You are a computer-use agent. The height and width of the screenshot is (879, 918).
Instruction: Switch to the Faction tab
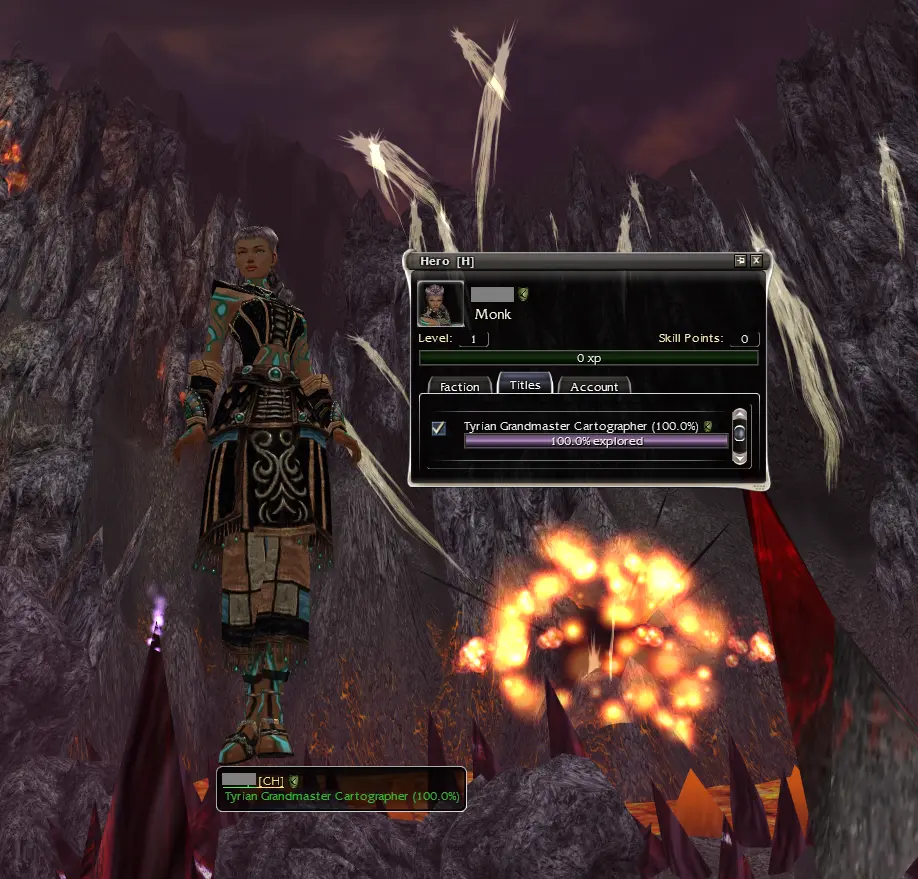[x=460, y=386]
